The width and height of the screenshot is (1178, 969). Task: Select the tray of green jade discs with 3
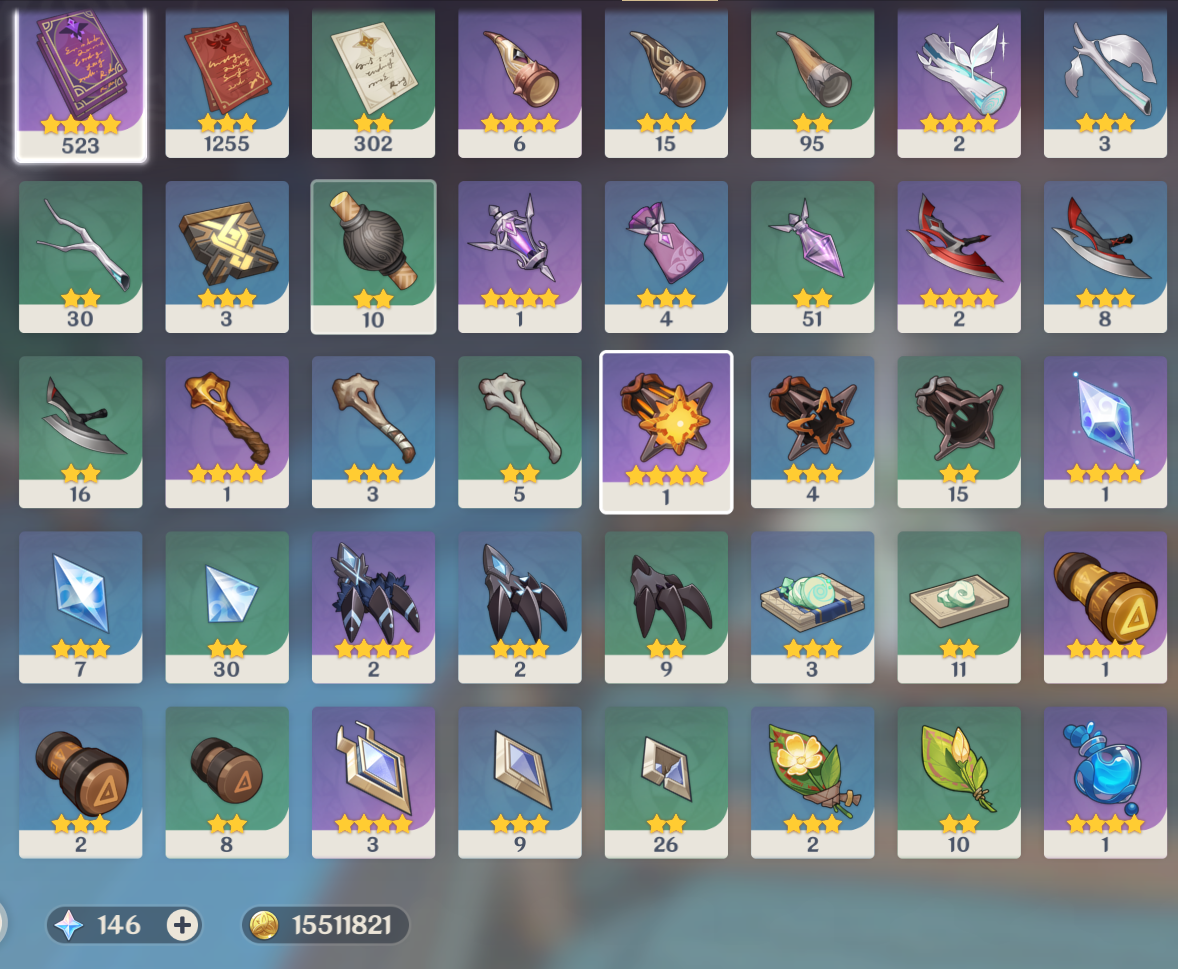(x=812, y=605)
